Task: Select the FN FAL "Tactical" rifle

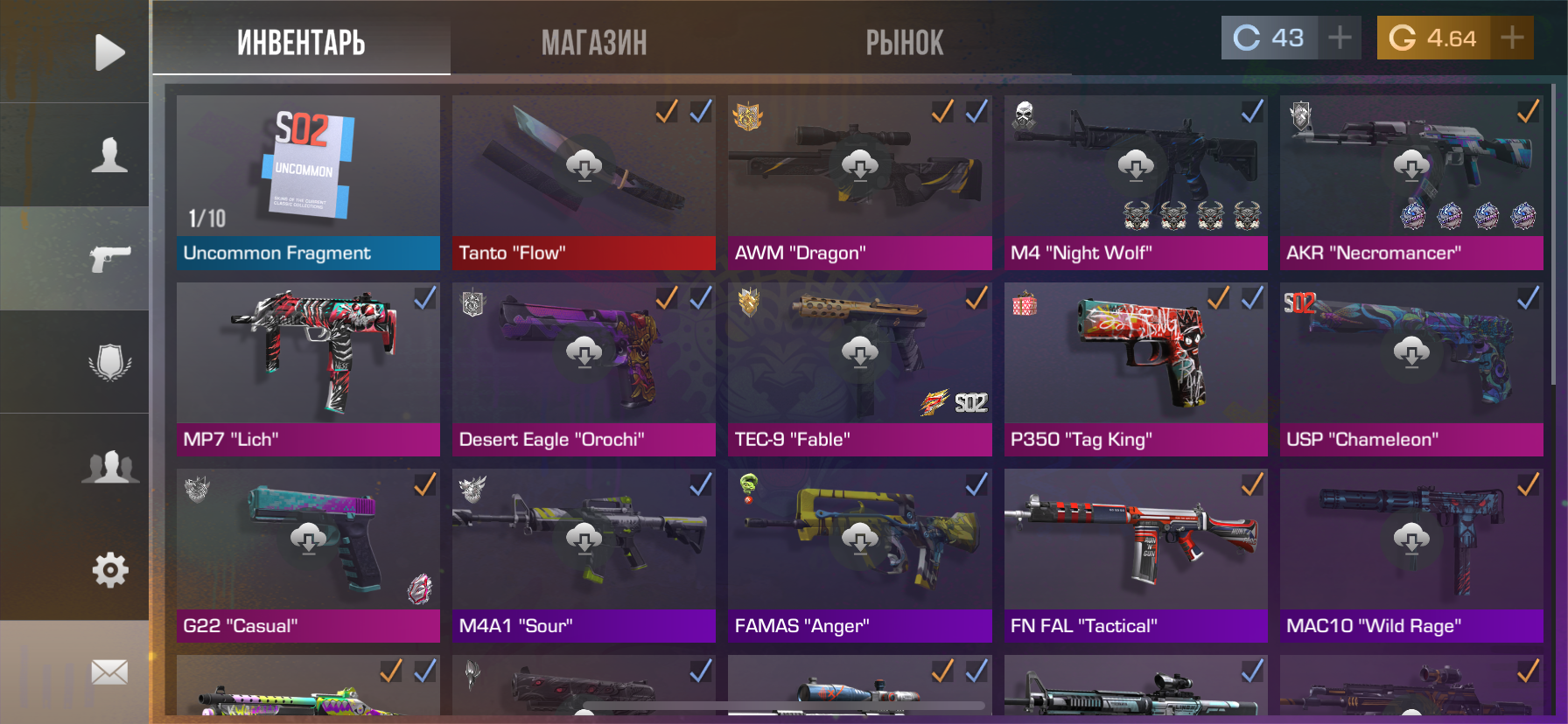Action: pyautogui.click(x=1135, y=554)
